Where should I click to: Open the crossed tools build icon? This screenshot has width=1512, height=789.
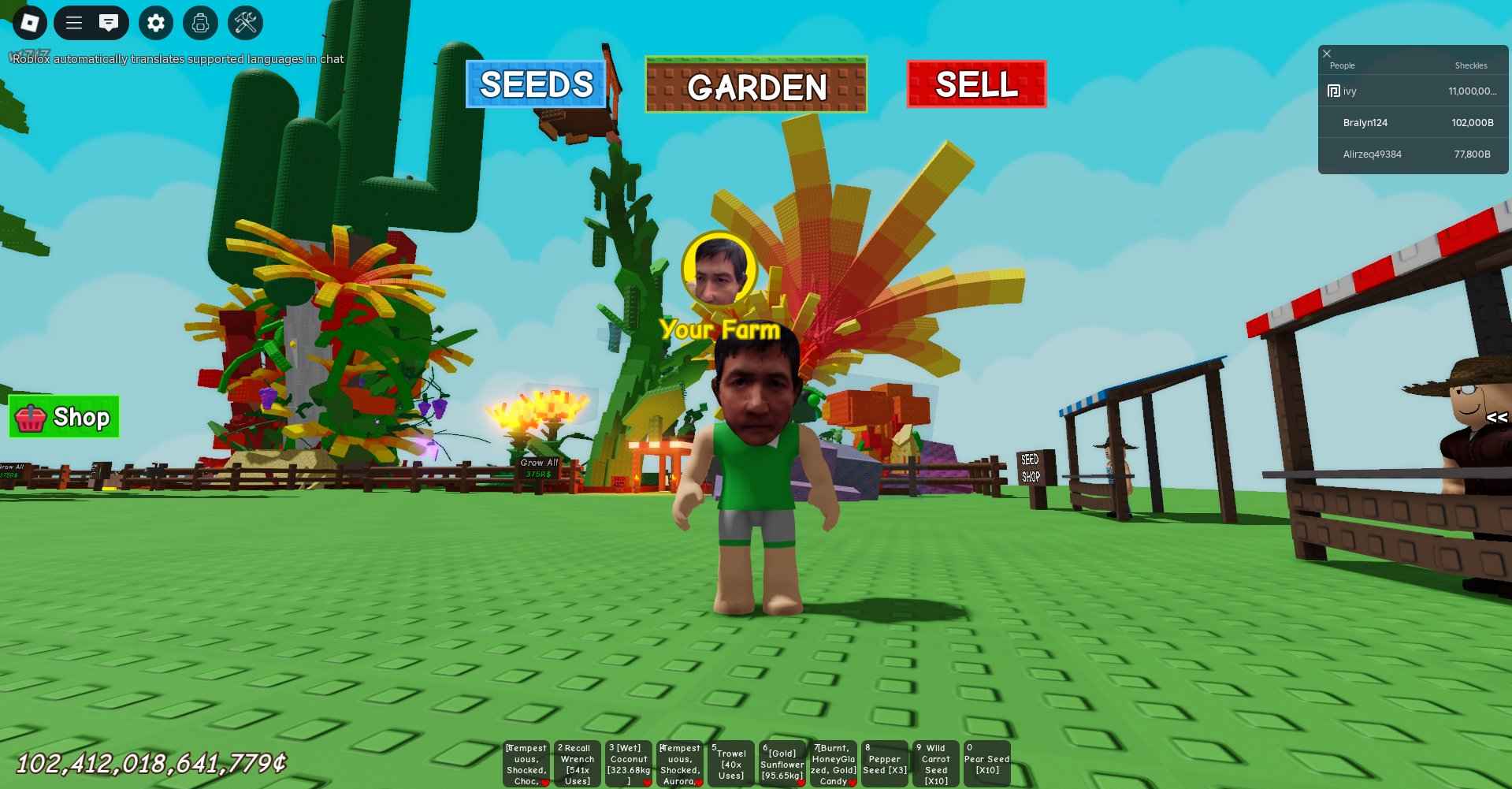tap(244, 23)
